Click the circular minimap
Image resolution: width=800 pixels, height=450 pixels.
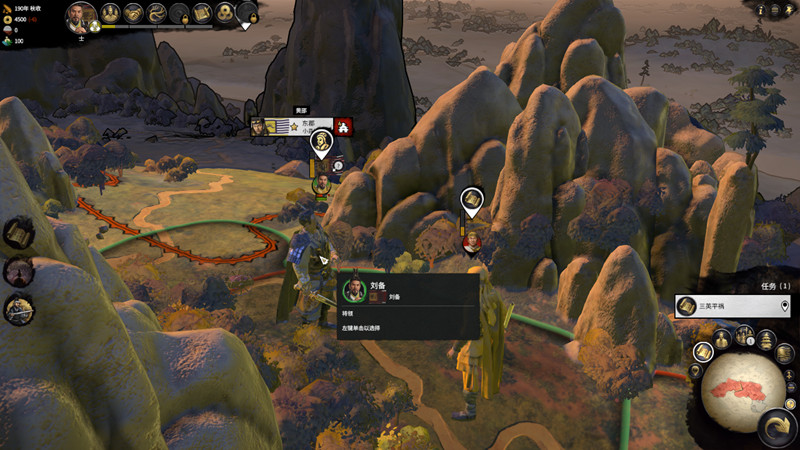[x=742, y=392]
